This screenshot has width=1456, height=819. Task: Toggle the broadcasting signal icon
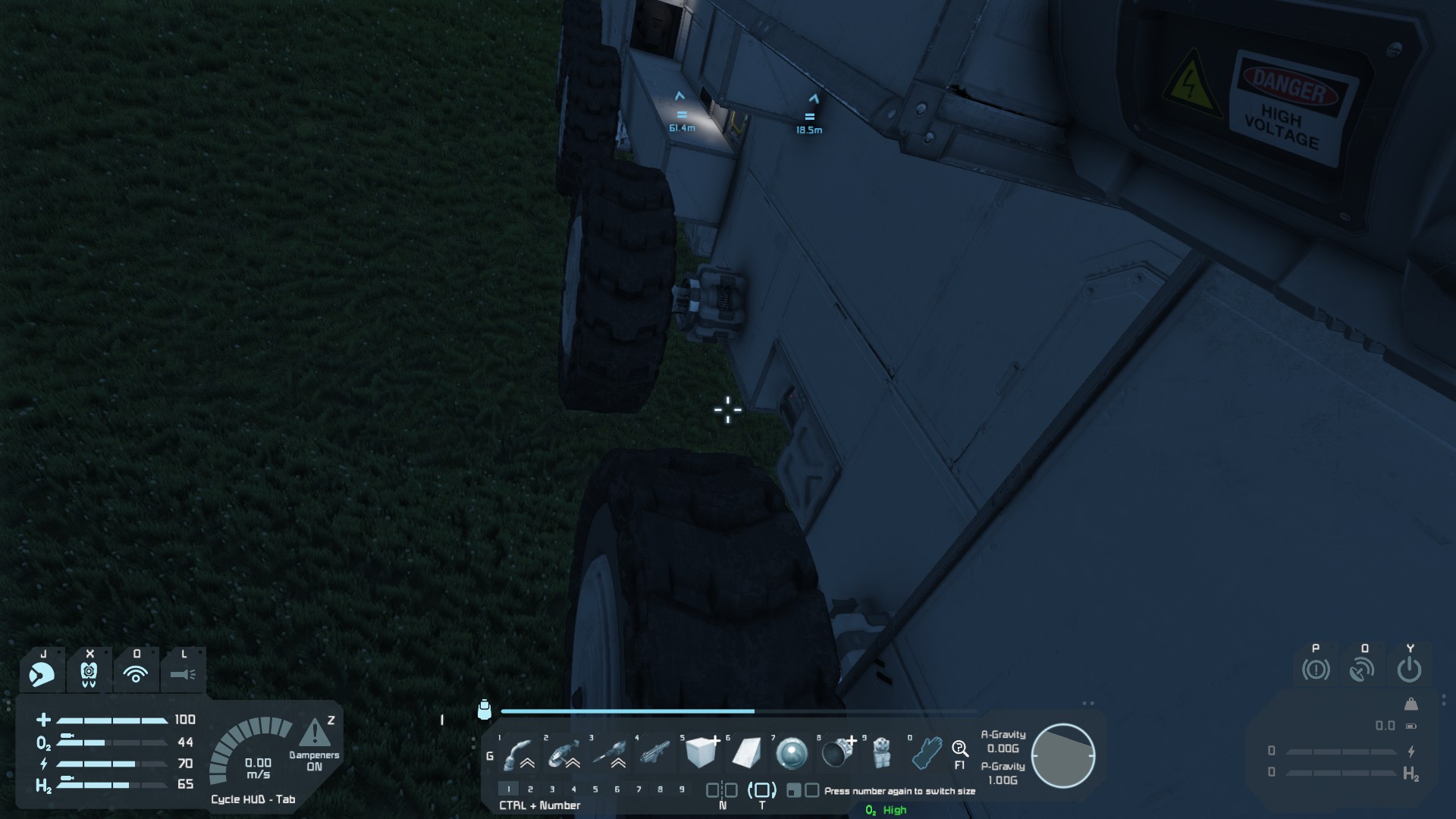click(x=136, y=673)
